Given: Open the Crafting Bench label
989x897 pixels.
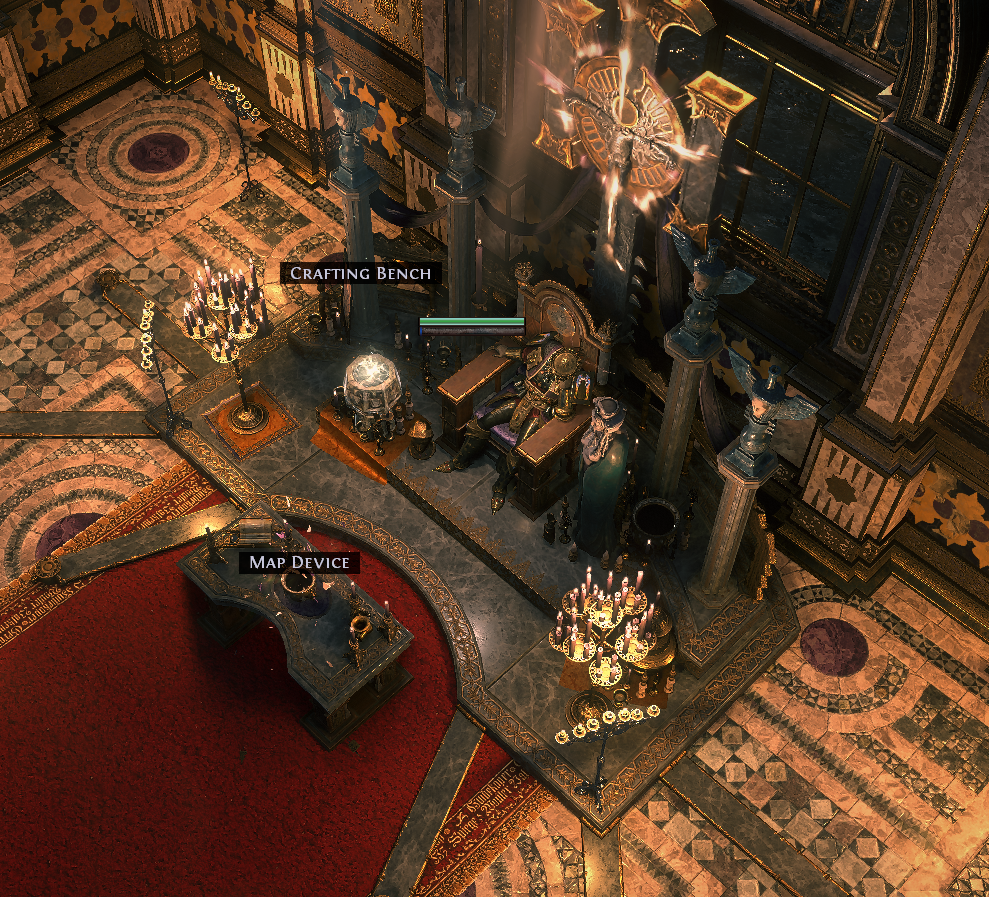Looking at the screenshot, I should pyautogui.click(x=360, y=273).
